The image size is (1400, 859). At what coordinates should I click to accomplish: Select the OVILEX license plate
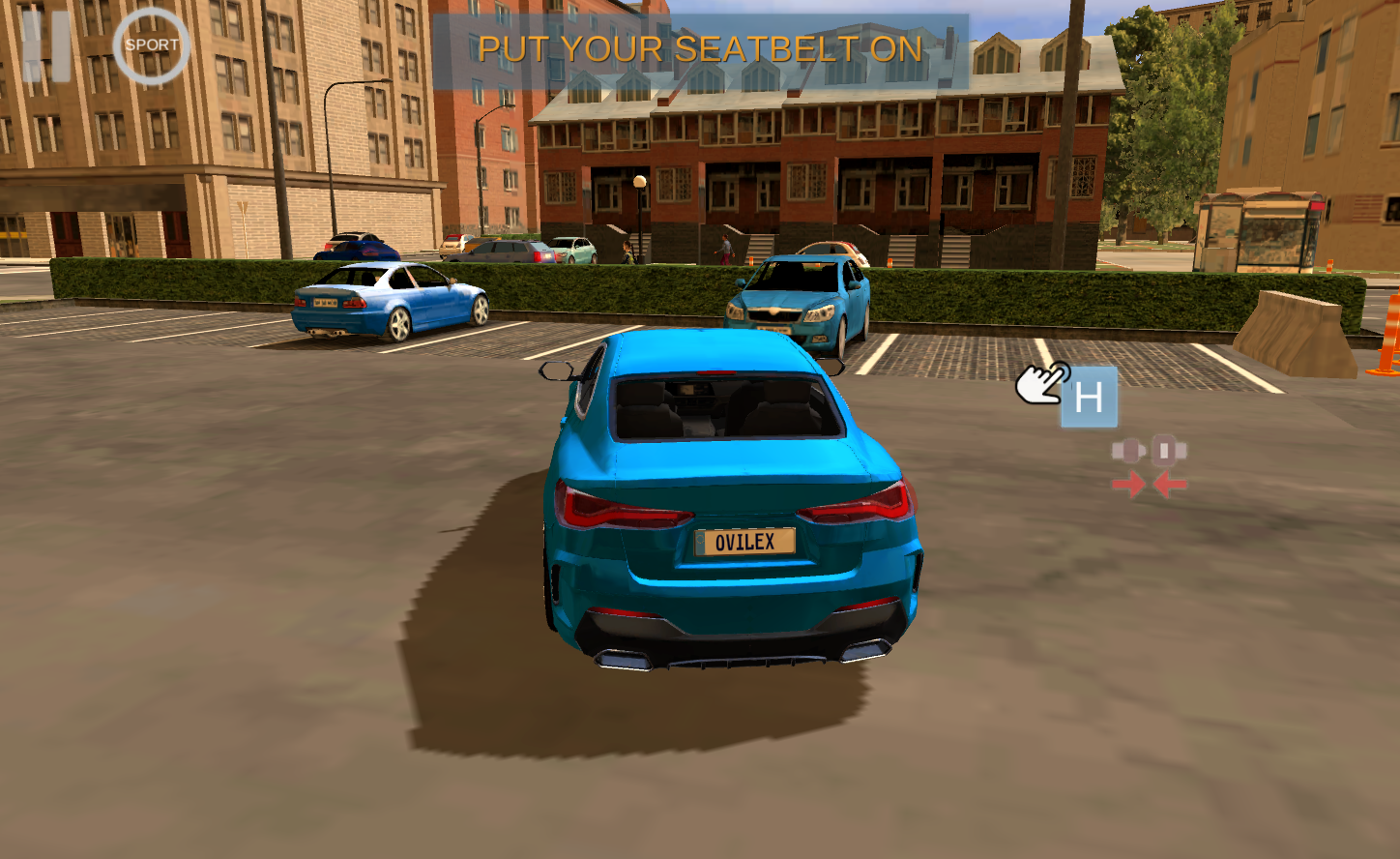point(744,541)
